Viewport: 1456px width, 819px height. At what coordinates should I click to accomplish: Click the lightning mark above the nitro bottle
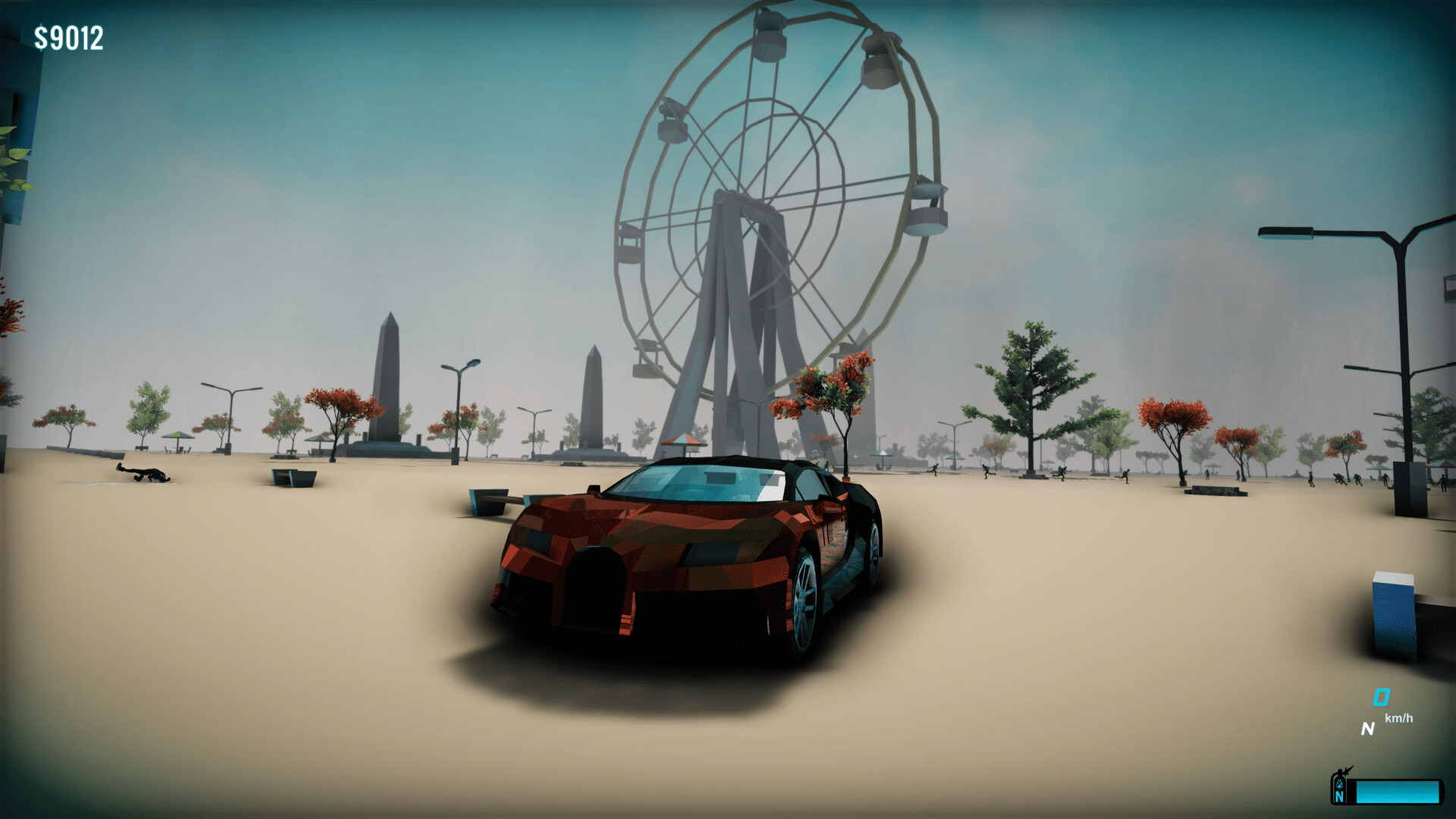1348,768
